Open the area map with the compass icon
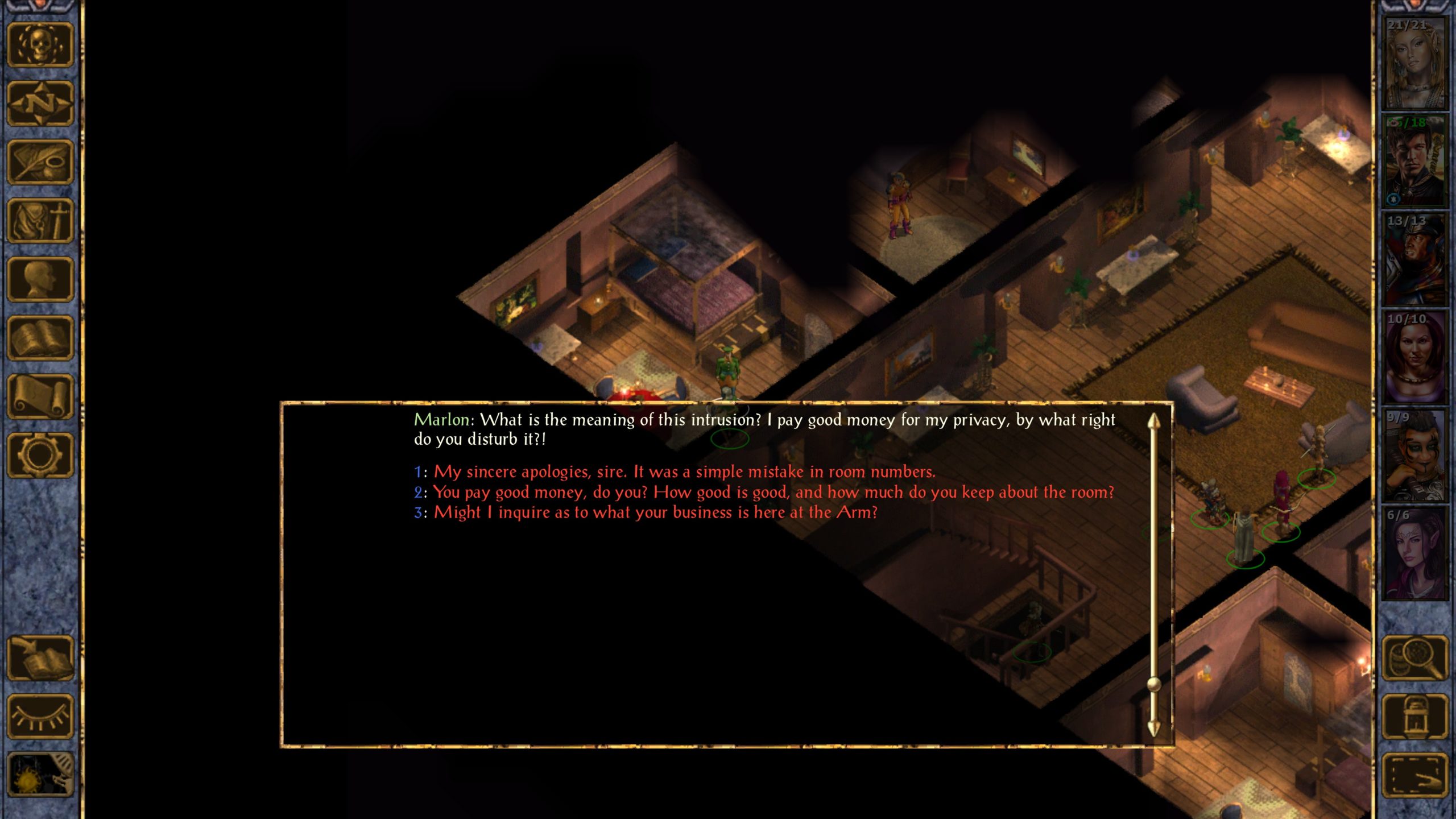Screen dimensions: 1456x819 tap(40, 104)
